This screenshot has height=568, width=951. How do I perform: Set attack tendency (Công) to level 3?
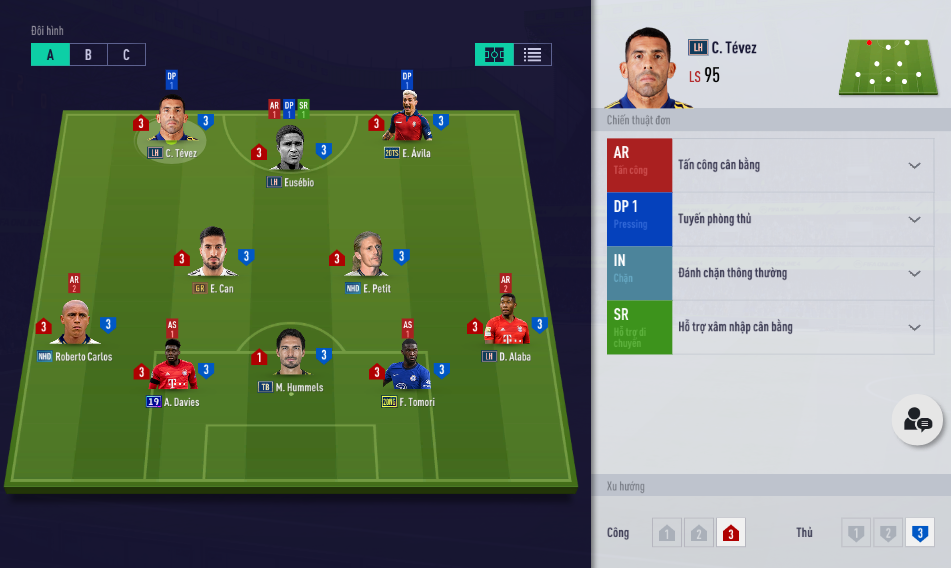pyautogui.click(x=731, y=533)
